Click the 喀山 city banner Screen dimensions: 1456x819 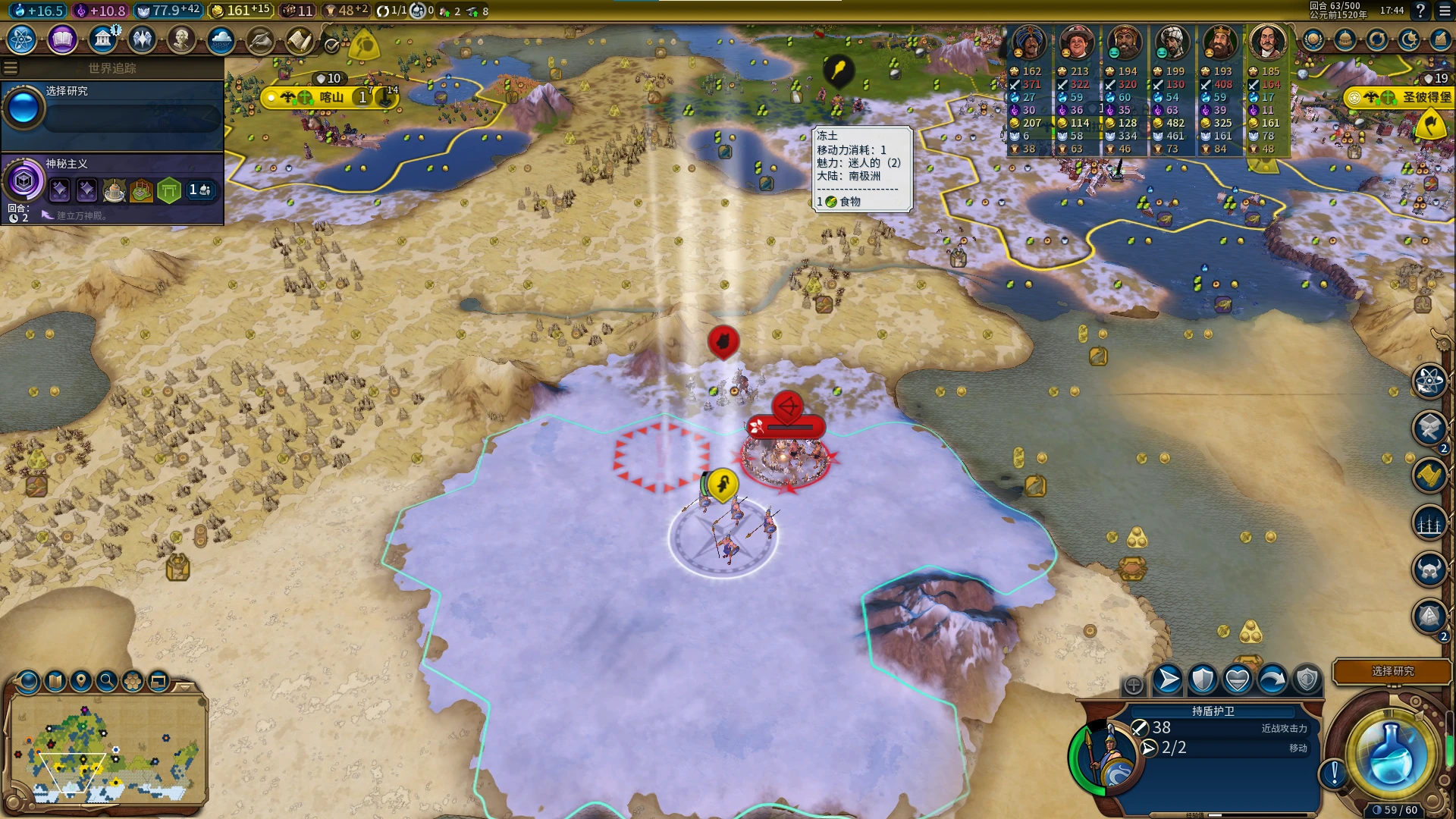331,97
